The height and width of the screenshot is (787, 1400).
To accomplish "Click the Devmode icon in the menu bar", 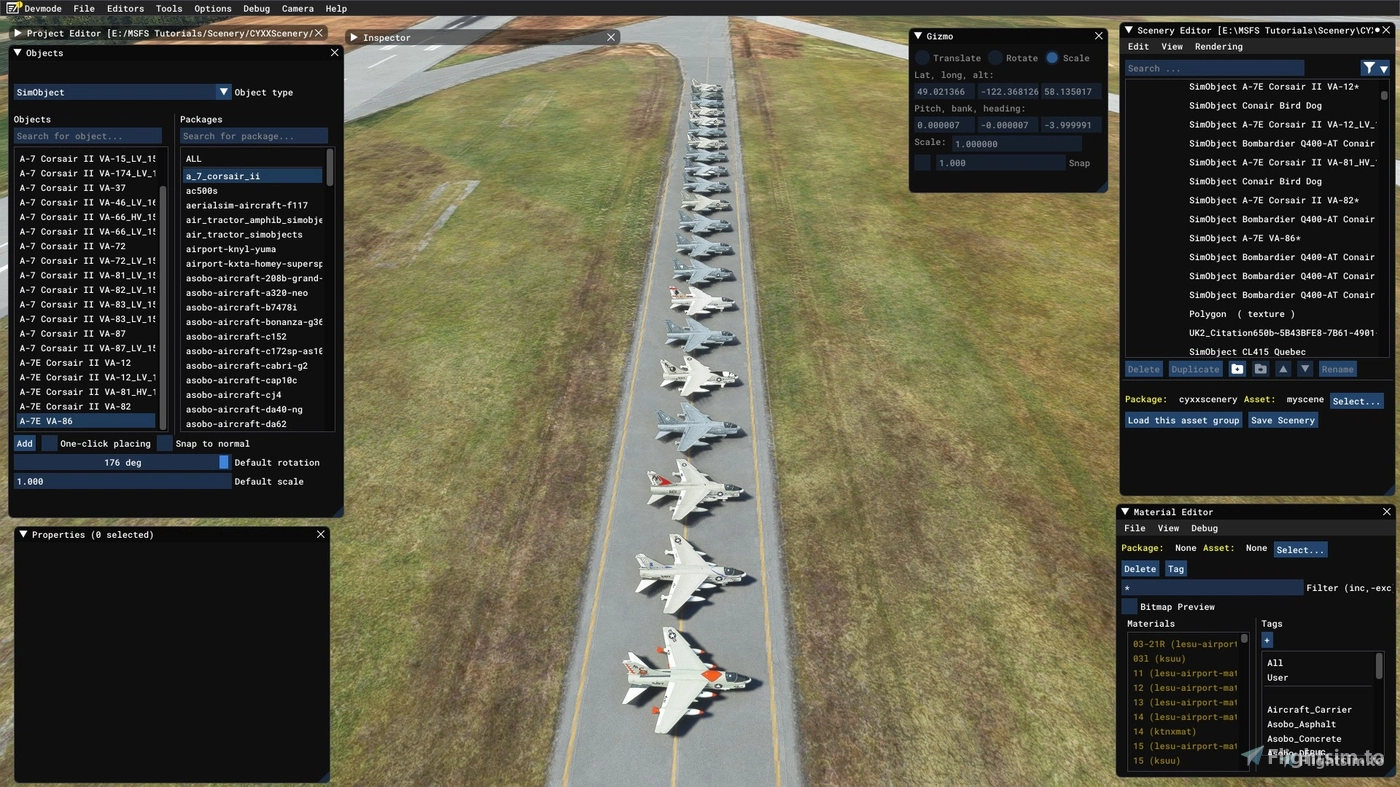I will click(x=11, y=8).
